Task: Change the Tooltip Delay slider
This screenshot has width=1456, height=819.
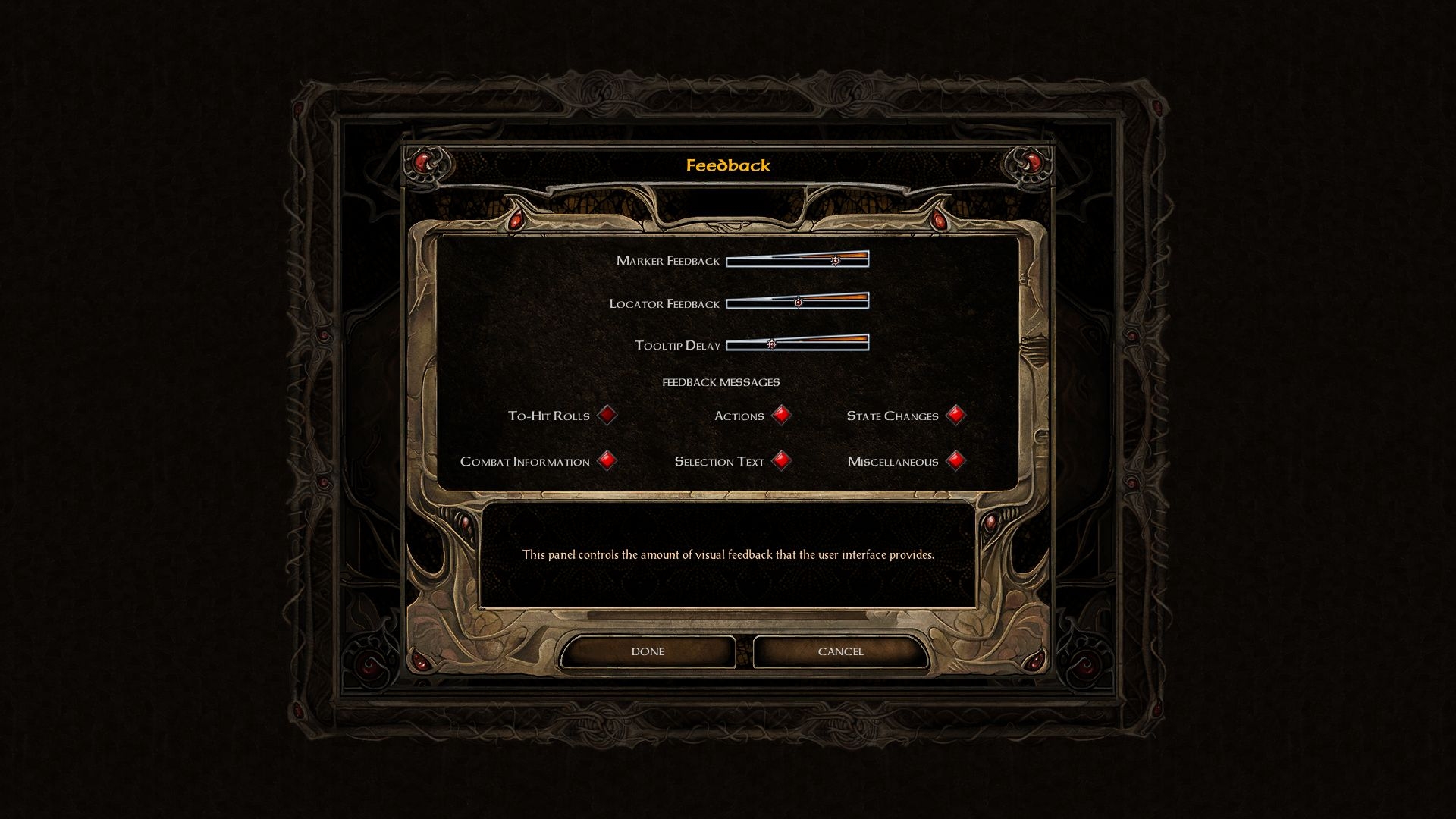Action: click(771, 344)
